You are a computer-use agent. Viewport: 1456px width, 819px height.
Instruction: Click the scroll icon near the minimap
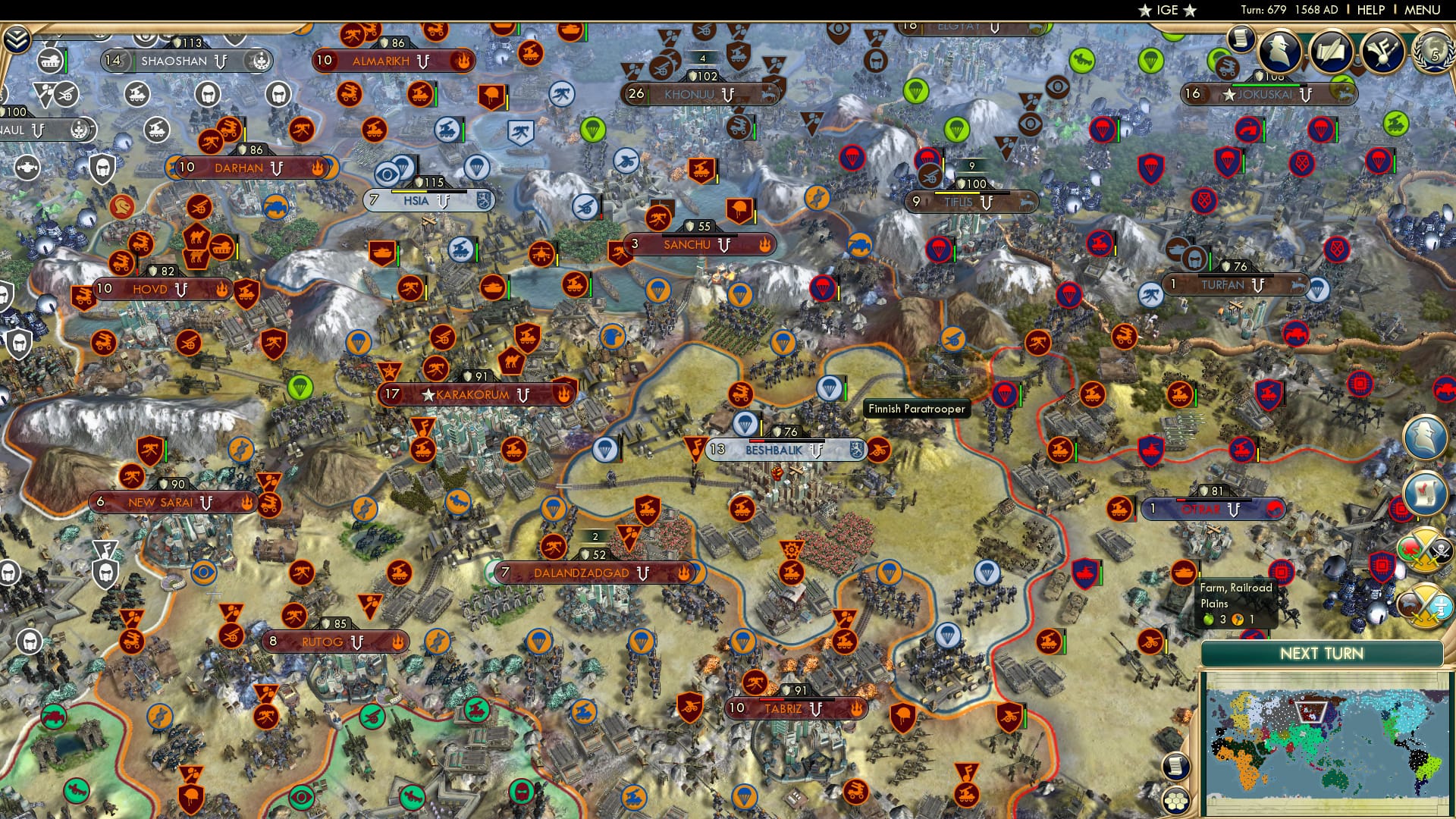(1176, 766)
